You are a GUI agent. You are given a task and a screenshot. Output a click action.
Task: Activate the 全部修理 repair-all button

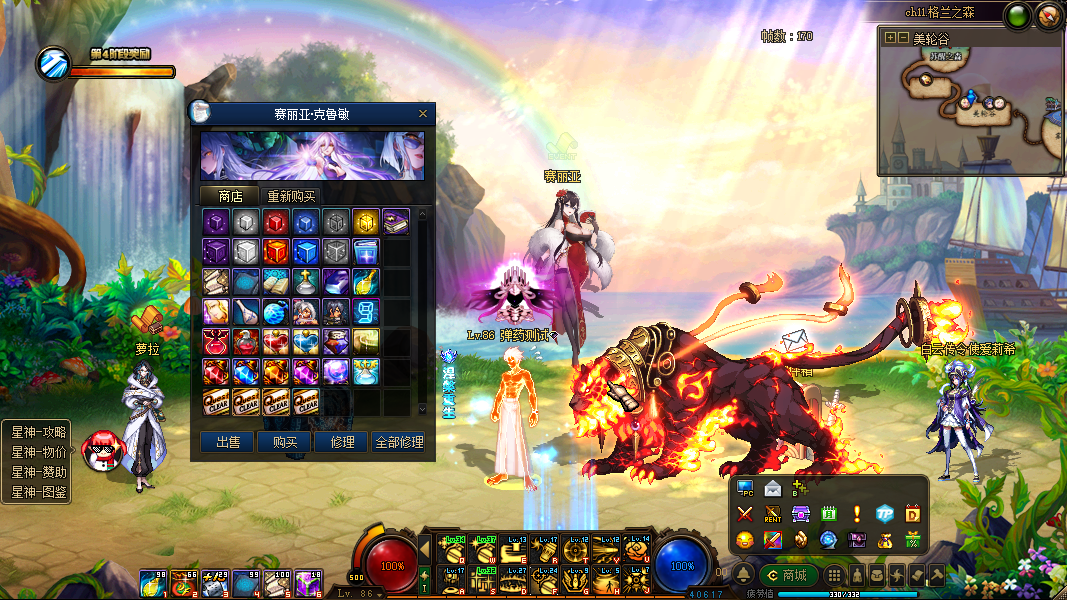(399, 442)
